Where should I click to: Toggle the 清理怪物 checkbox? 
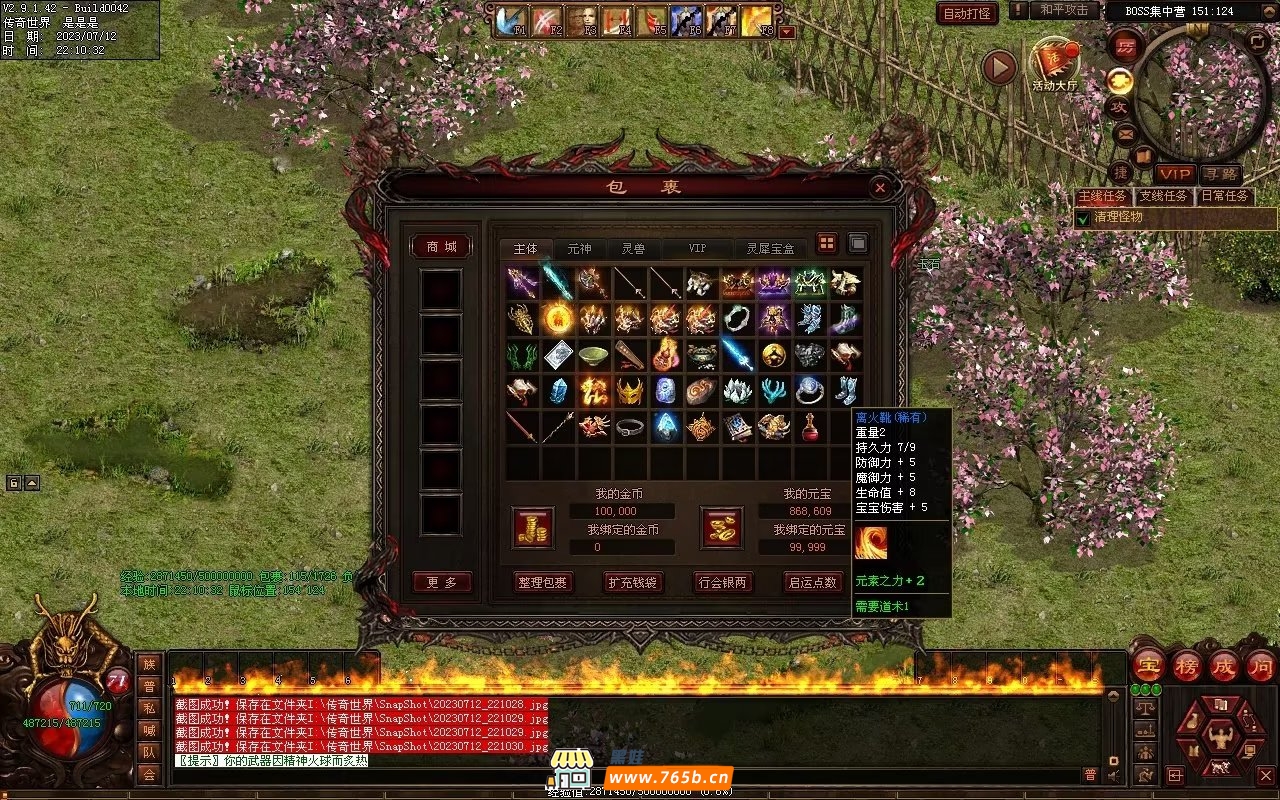point(1082,218)
